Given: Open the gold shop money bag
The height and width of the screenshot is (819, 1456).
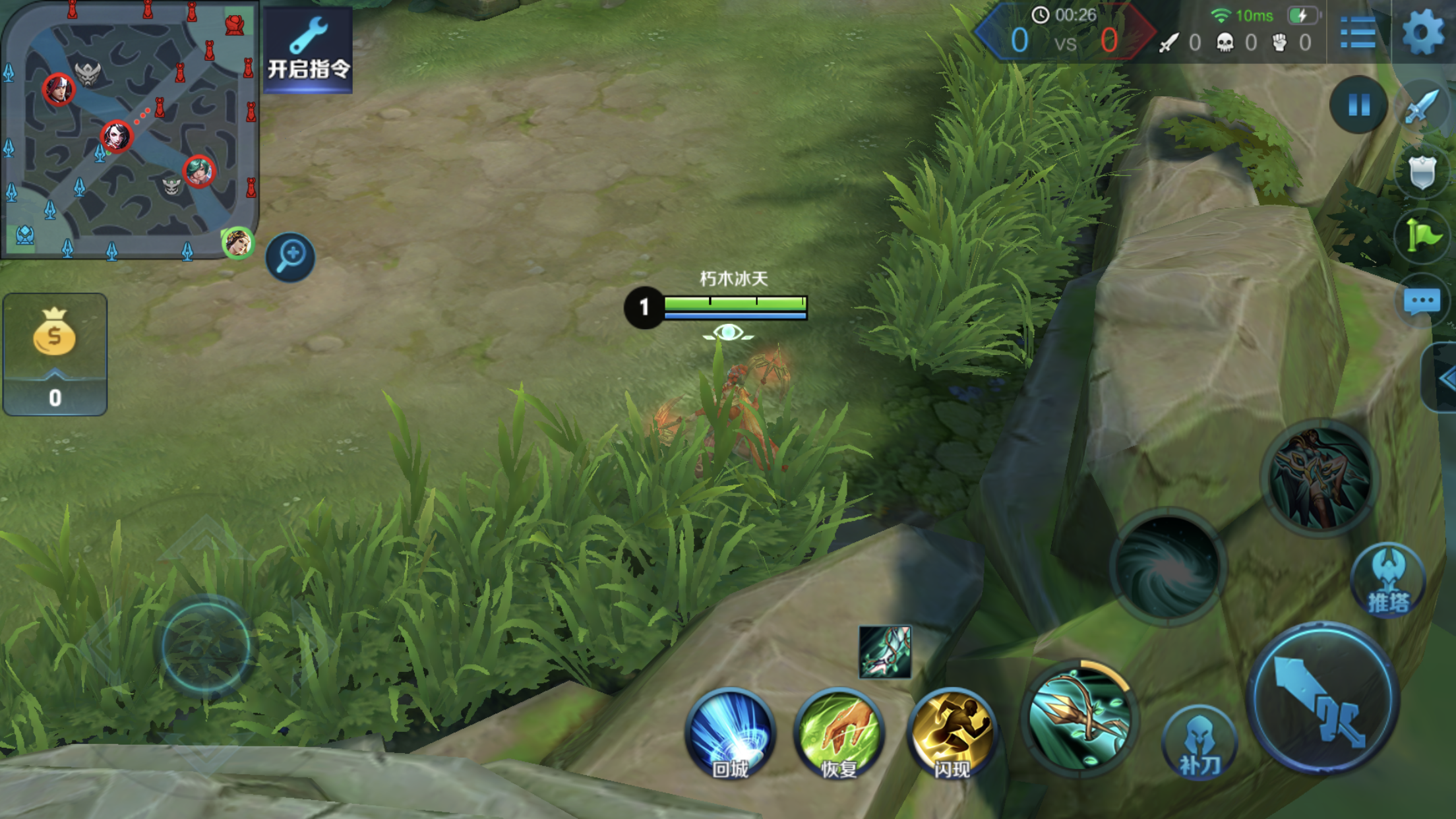Looking at the screenshot, I should pos(55,354).
